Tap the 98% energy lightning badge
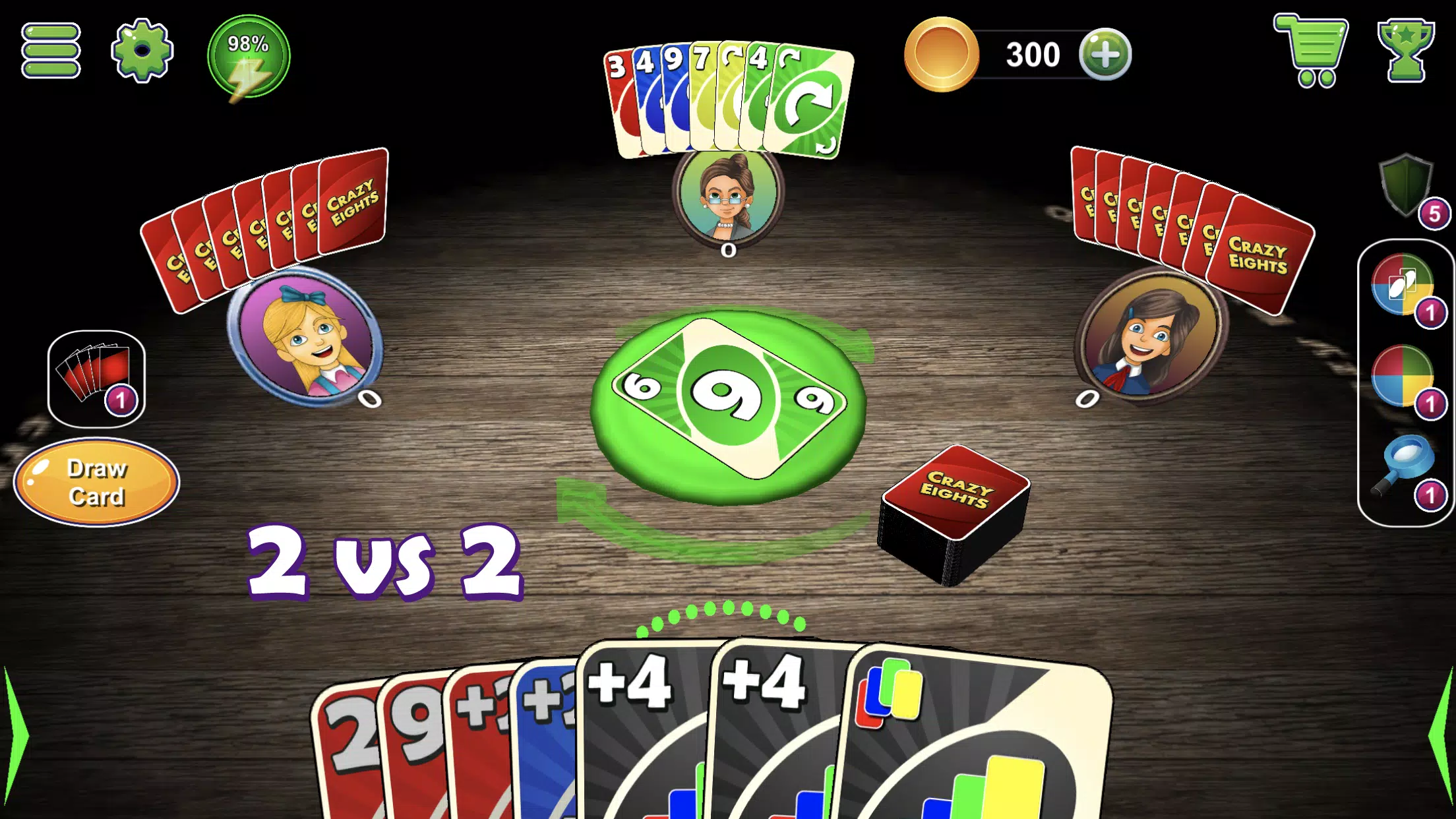This screenshot has height=819, width=1456. click(x=249, y=57)
